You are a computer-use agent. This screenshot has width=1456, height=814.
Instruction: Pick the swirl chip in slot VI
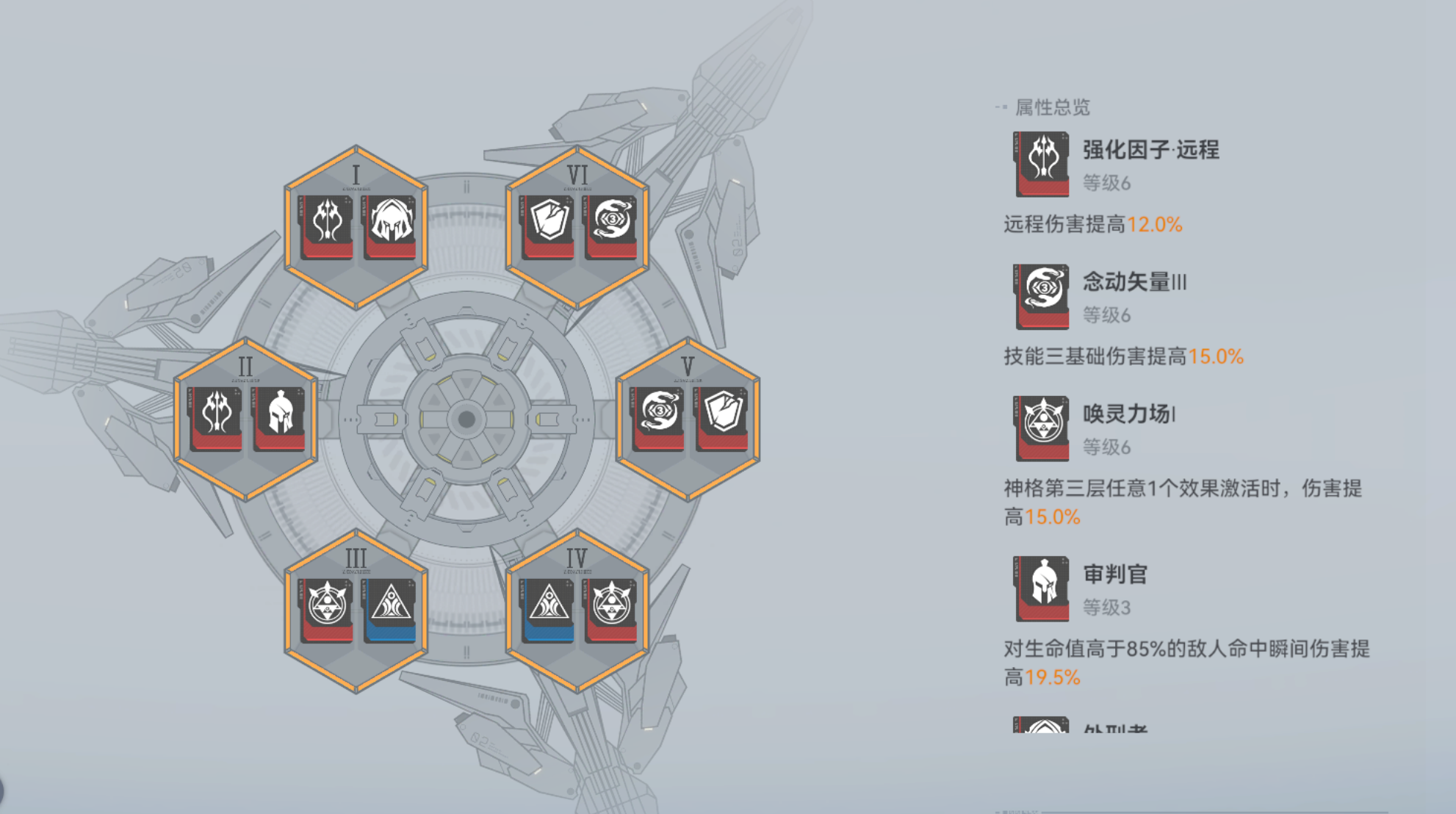point(611,226)
